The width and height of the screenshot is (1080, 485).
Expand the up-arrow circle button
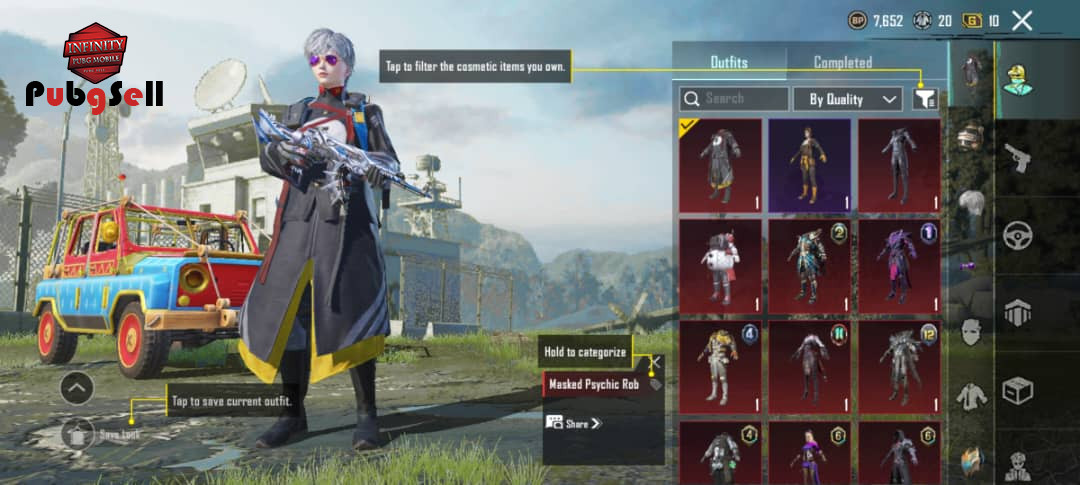[x=77, y=388]
